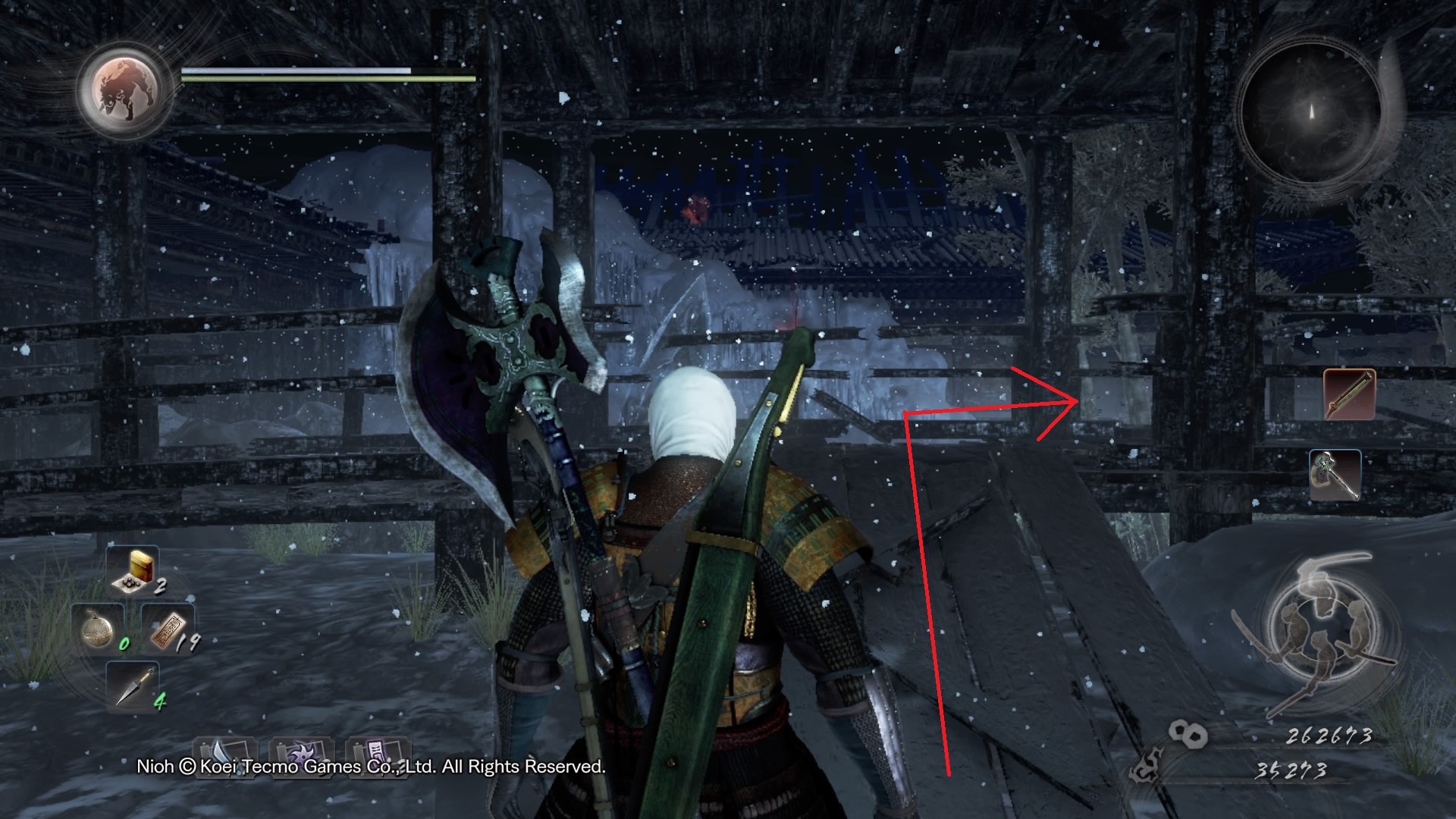The image size is (1456, 819).
Task: Select the gold medicine box item slot
Action: tap(132, 570)
